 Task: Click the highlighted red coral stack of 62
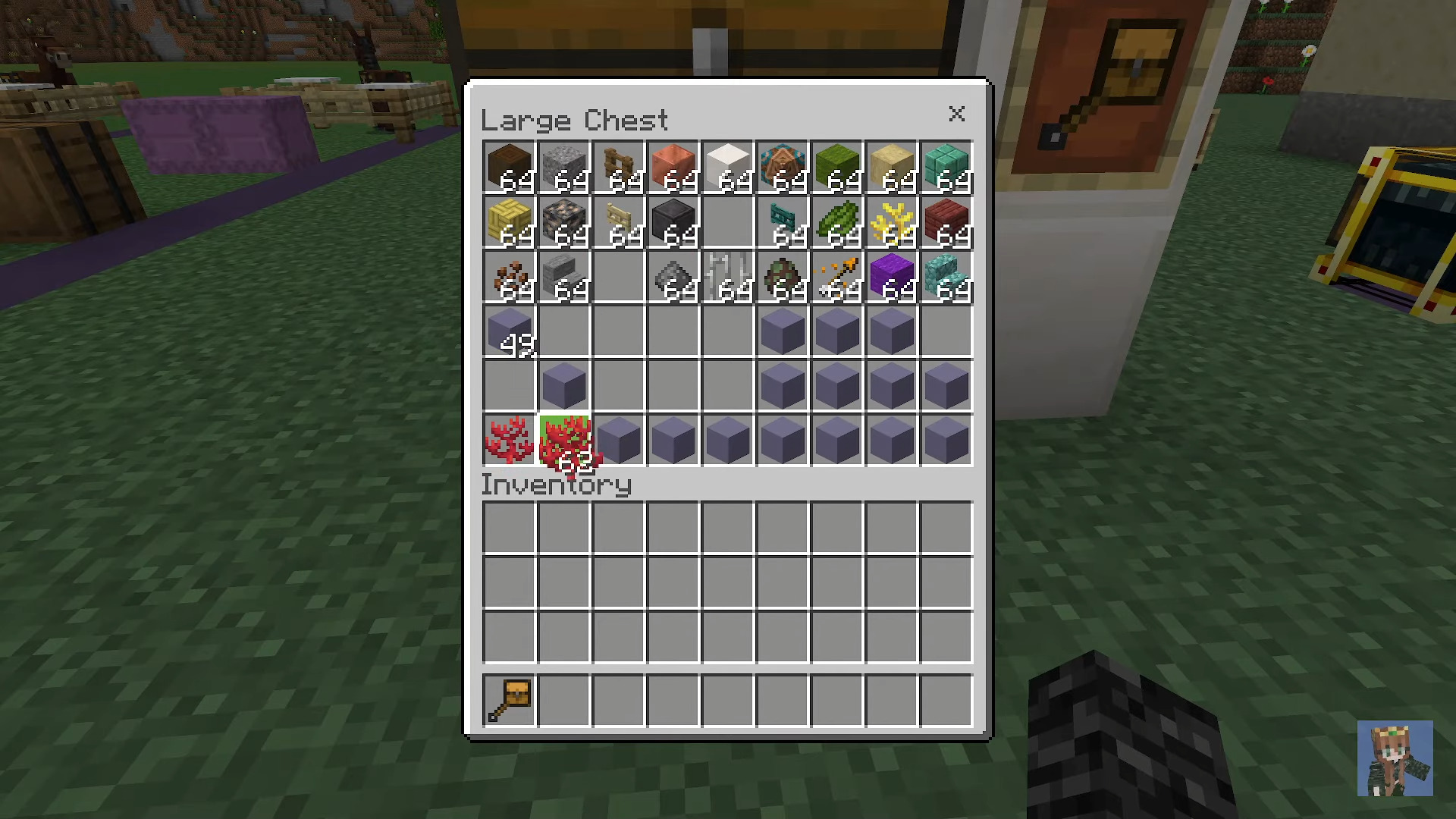click(564, 441)
